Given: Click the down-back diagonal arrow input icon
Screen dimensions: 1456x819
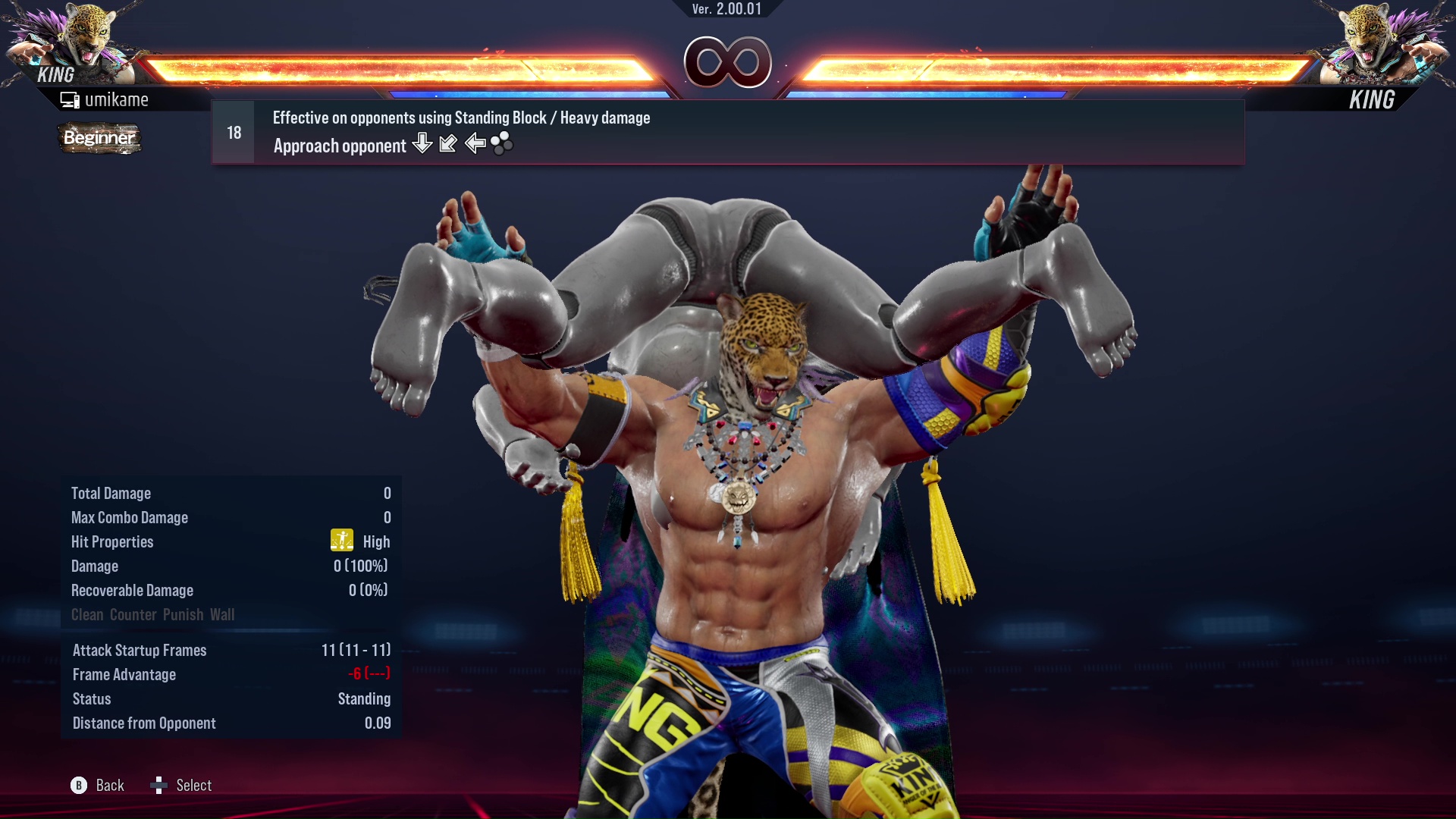Looking at the screenshot, I should tap(448, 143).
